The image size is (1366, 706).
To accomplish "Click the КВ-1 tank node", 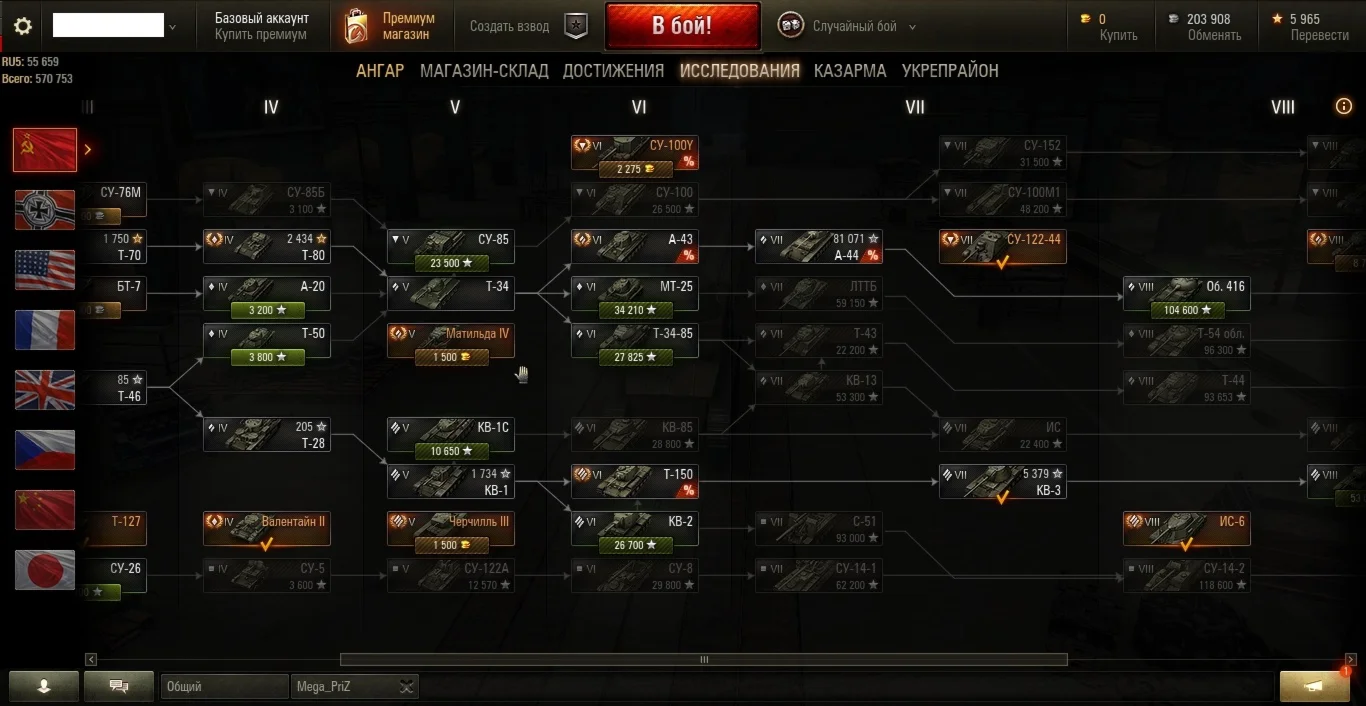I will pos(451,482).
